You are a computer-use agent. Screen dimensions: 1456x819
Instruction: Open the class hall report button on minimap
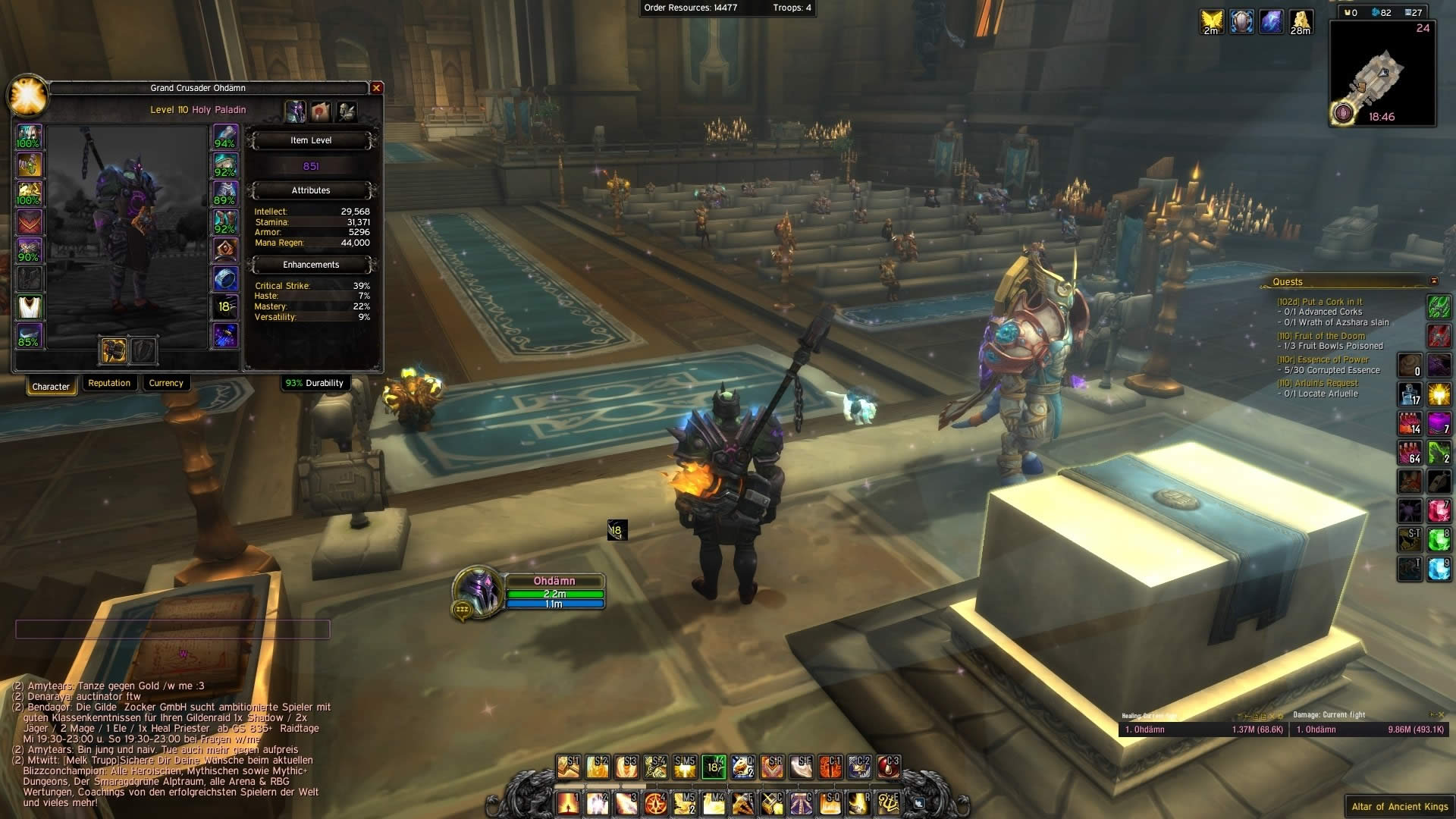(1343, 114)
